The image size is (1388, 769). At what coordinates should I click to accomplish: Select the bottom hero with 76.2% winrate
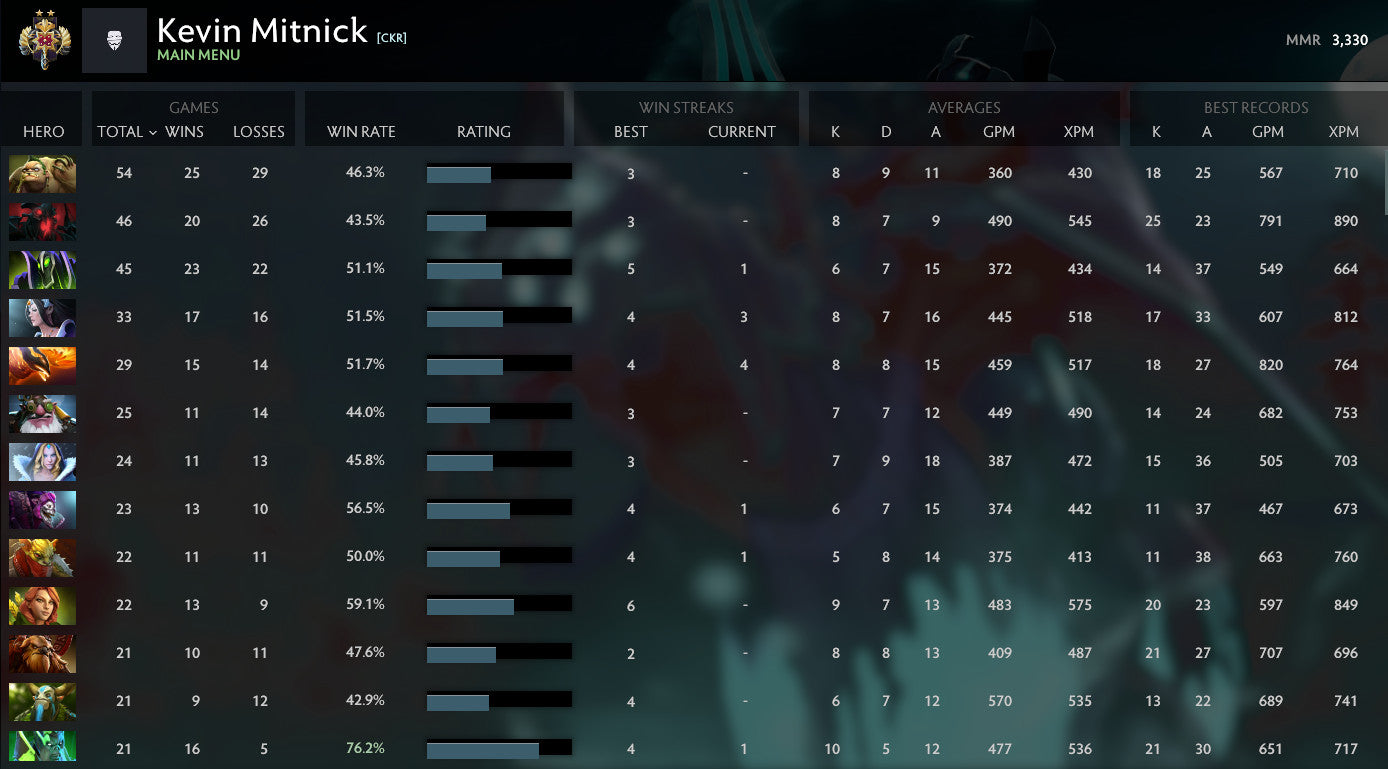pyautogui.click(x=42, y=746)
